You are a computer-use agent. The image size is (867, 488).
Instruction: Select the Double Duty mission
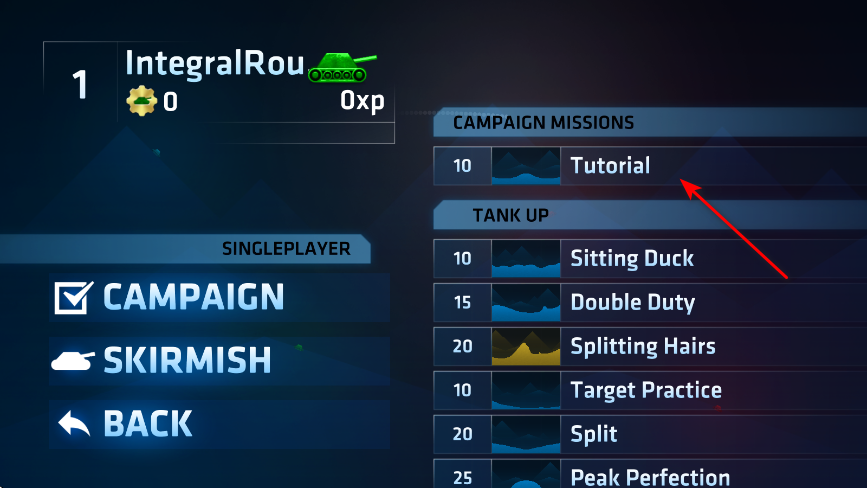click(632, 302)
